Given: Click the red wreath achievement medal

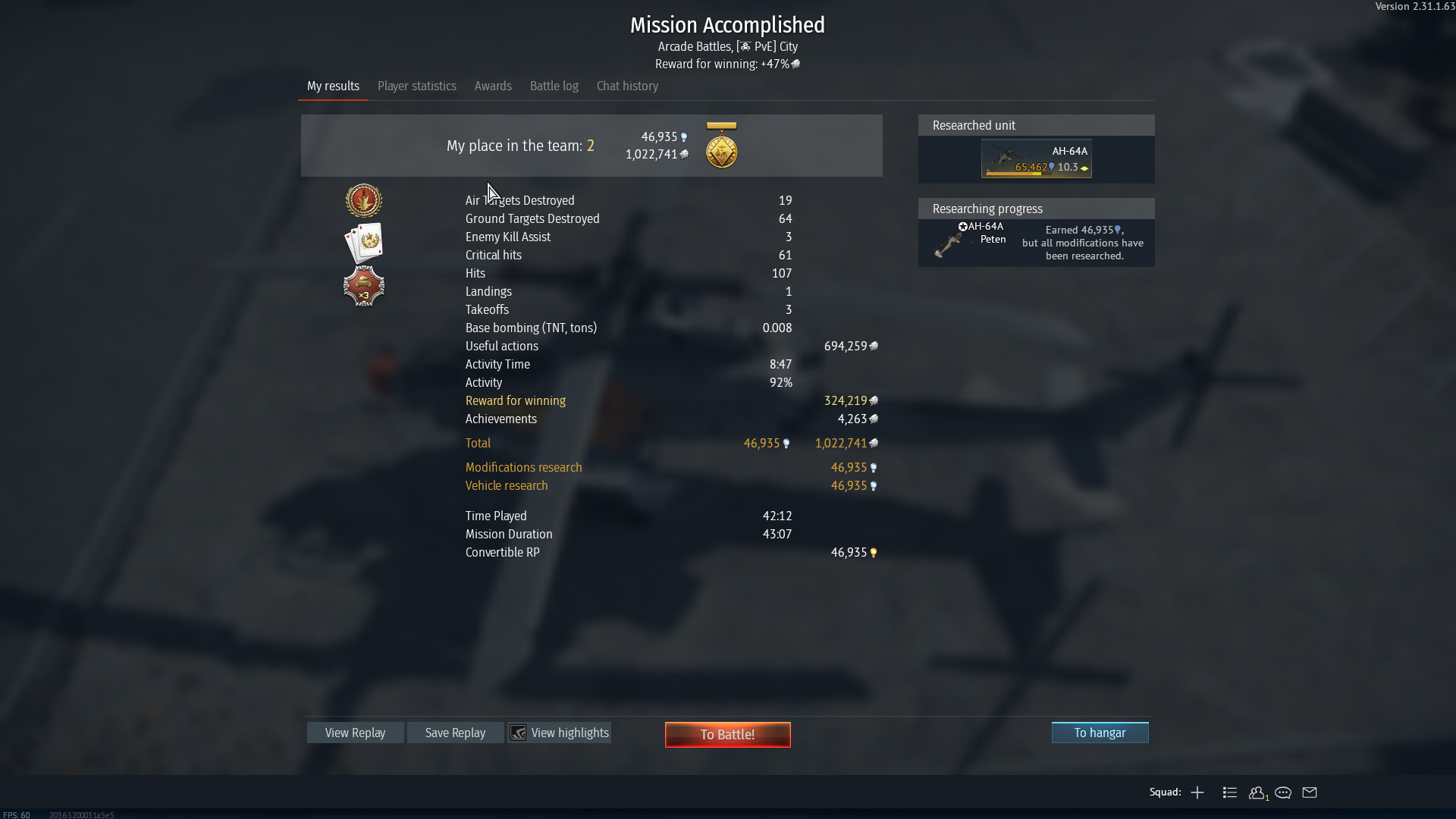Looking at the screenshot, I should [364, 200].
